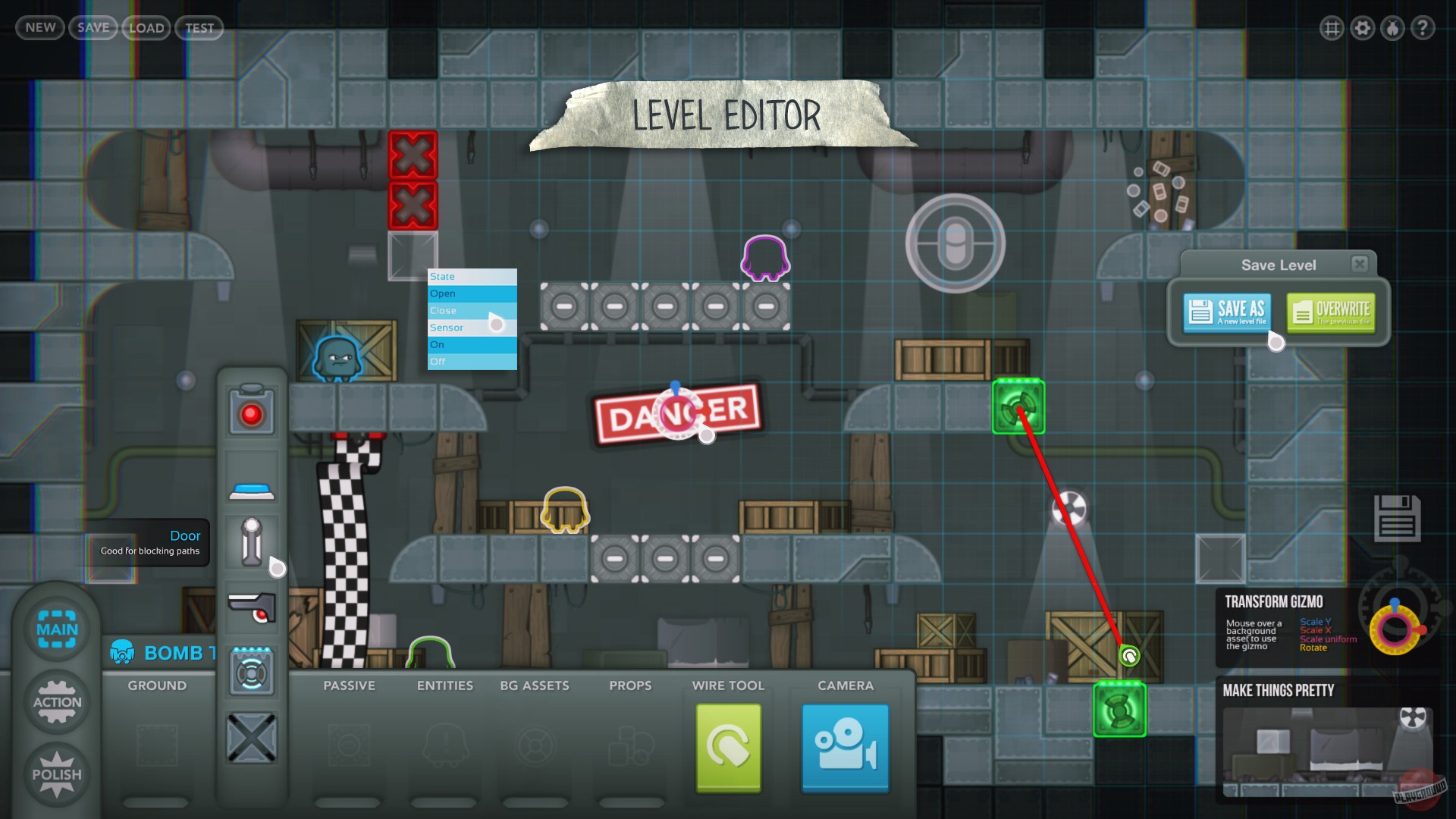Select the bomb dispenser object
Screen dimensions: 1456x819
tap(251, 670)
